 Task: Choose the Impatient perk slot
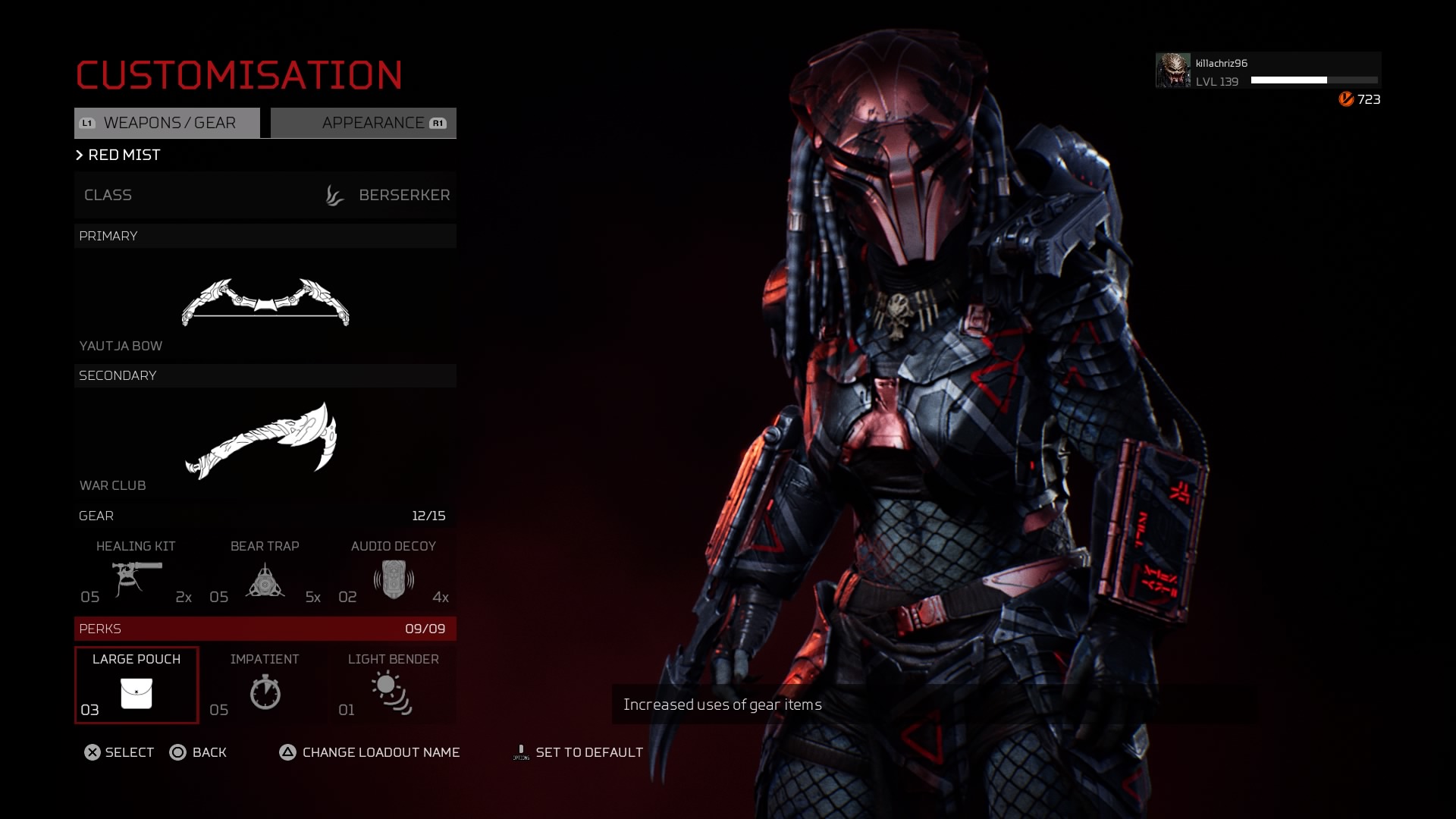pos(265,686)
